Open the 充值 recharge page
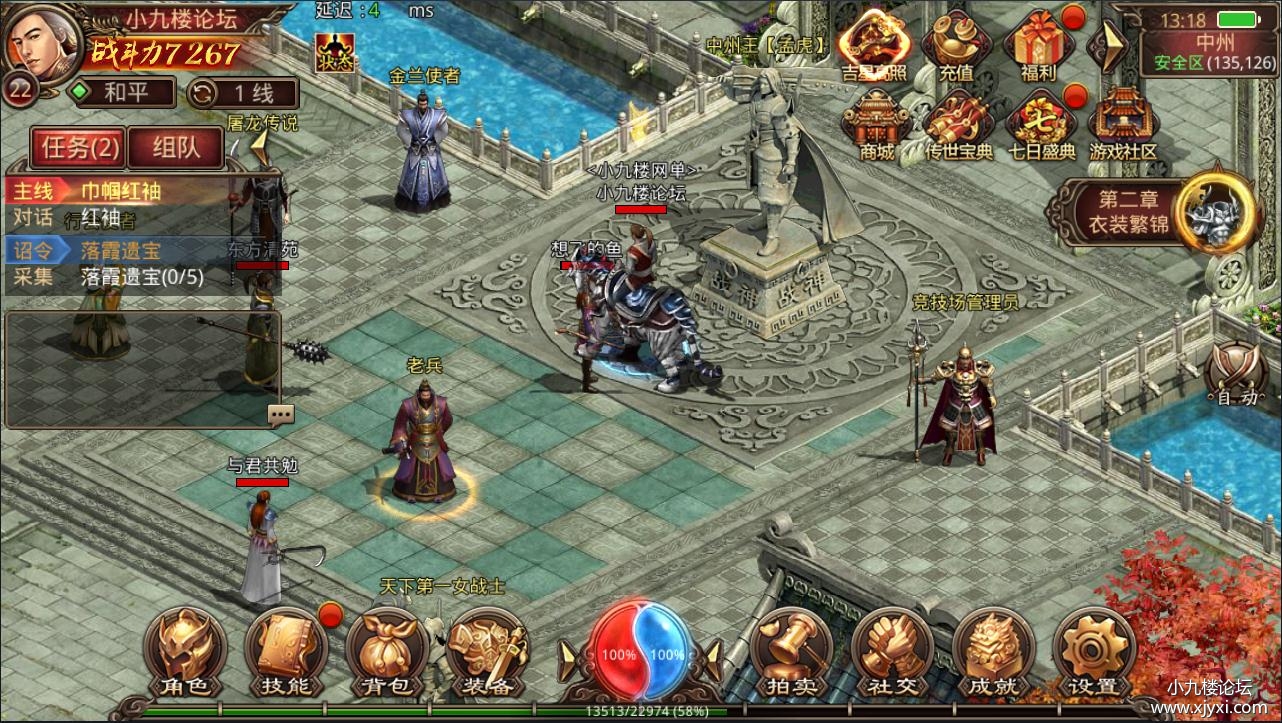 click(957, 45)
